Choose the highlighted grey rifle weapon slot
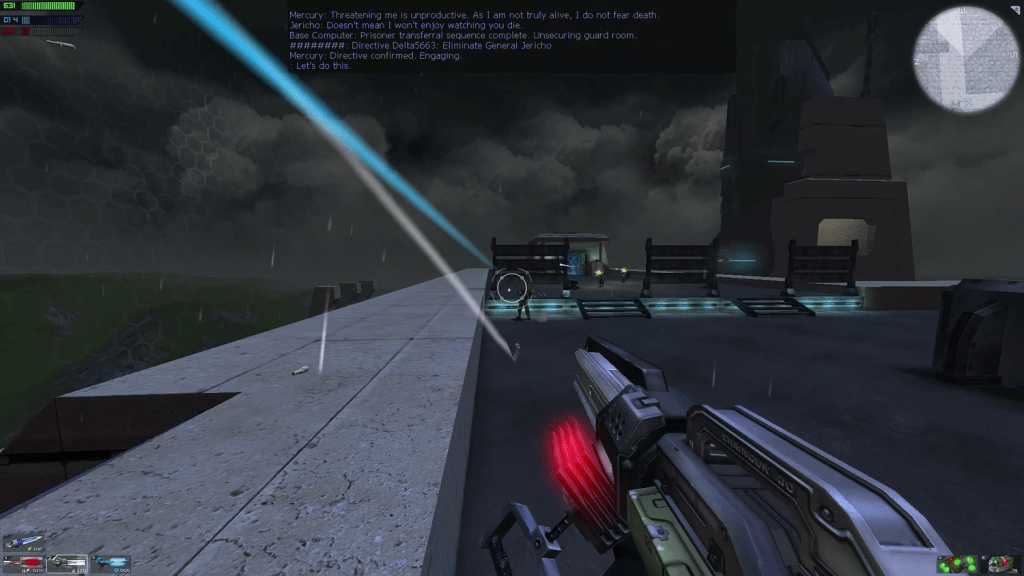 pyautogui.click(x=68, y=564)
